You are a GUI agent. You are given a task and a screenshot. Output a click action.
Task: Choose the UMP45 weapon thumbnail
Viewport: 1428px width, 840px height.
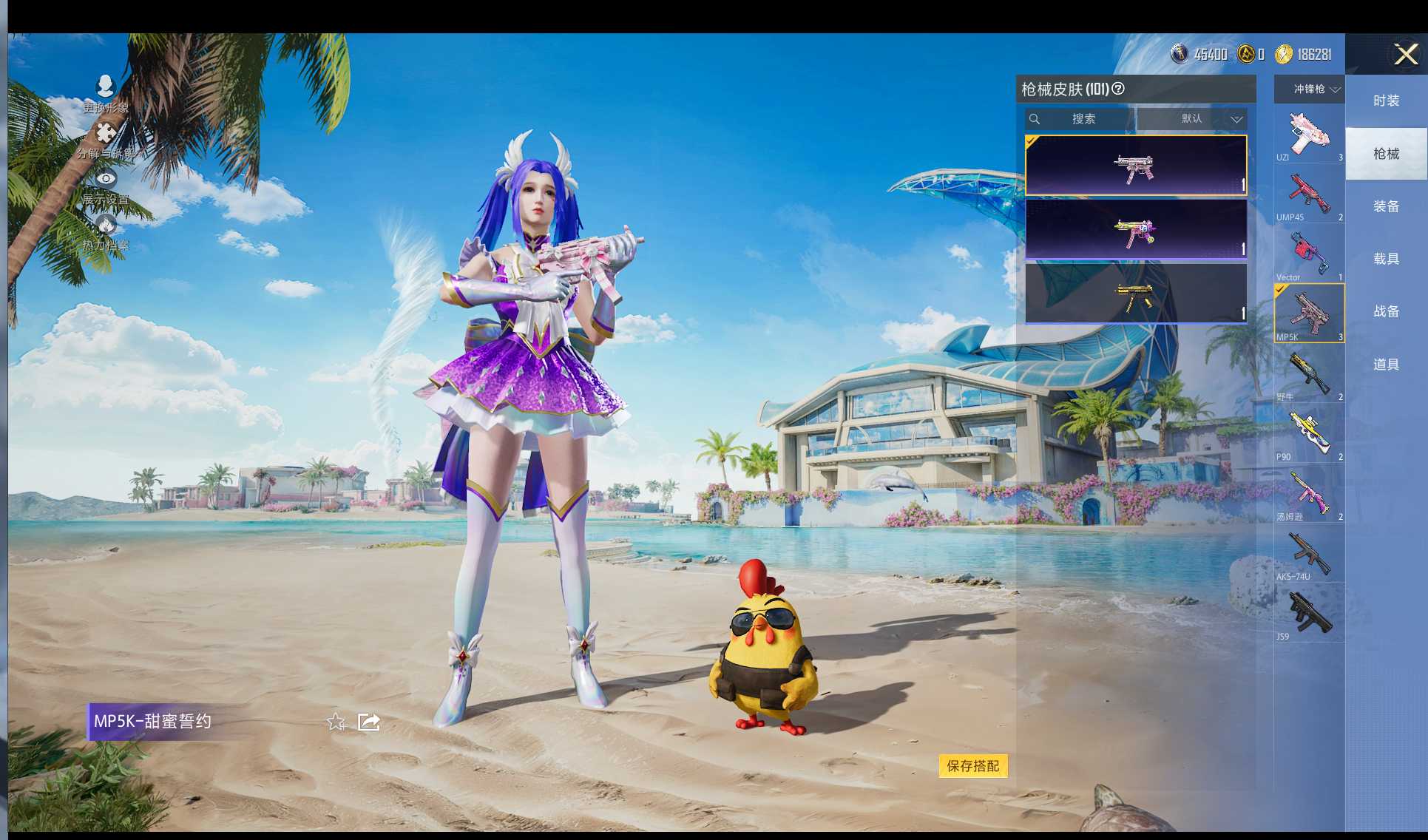pos(1308,194)
